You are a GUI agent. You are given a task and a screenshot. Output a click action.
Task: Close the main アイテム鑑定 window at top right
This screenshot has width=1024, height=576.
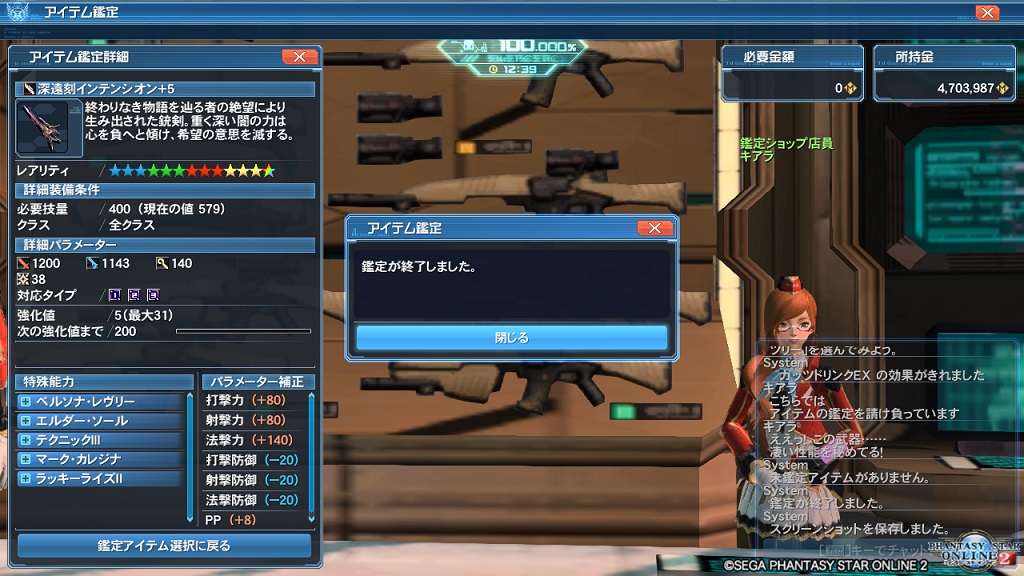click(x=987, y=13)
